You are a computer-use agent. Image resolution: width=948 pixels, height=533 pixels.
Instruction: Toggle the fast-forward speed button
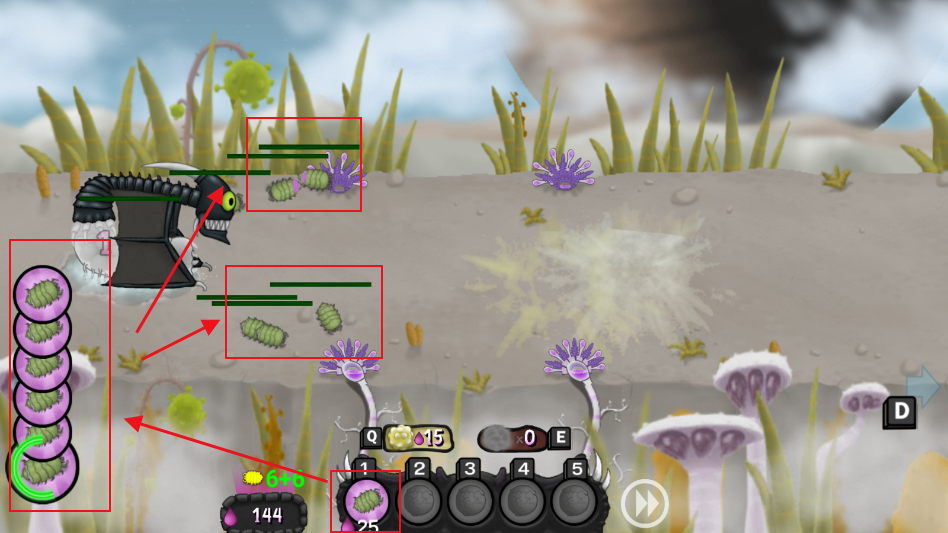[x=644, y=504]
